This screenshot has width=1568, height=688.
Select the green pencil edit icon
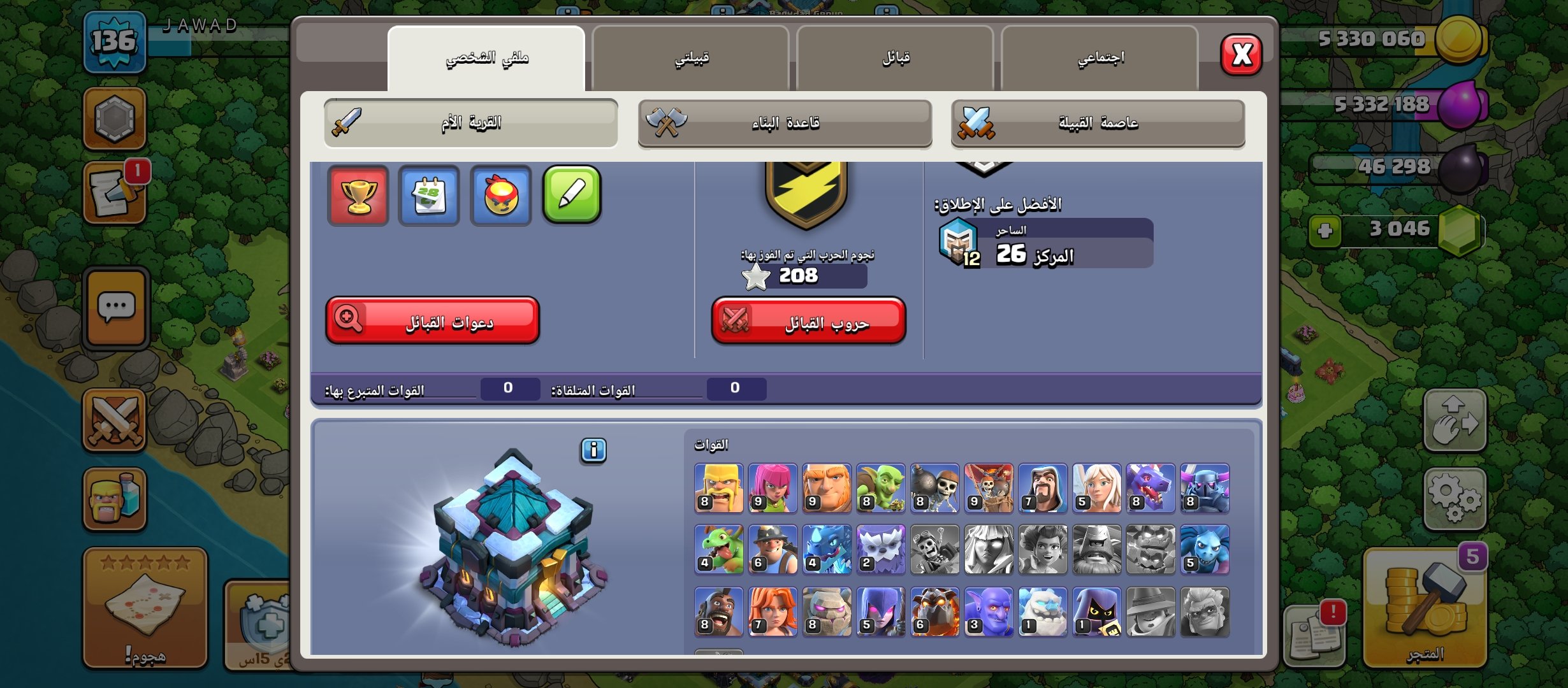tap(572, 196)
